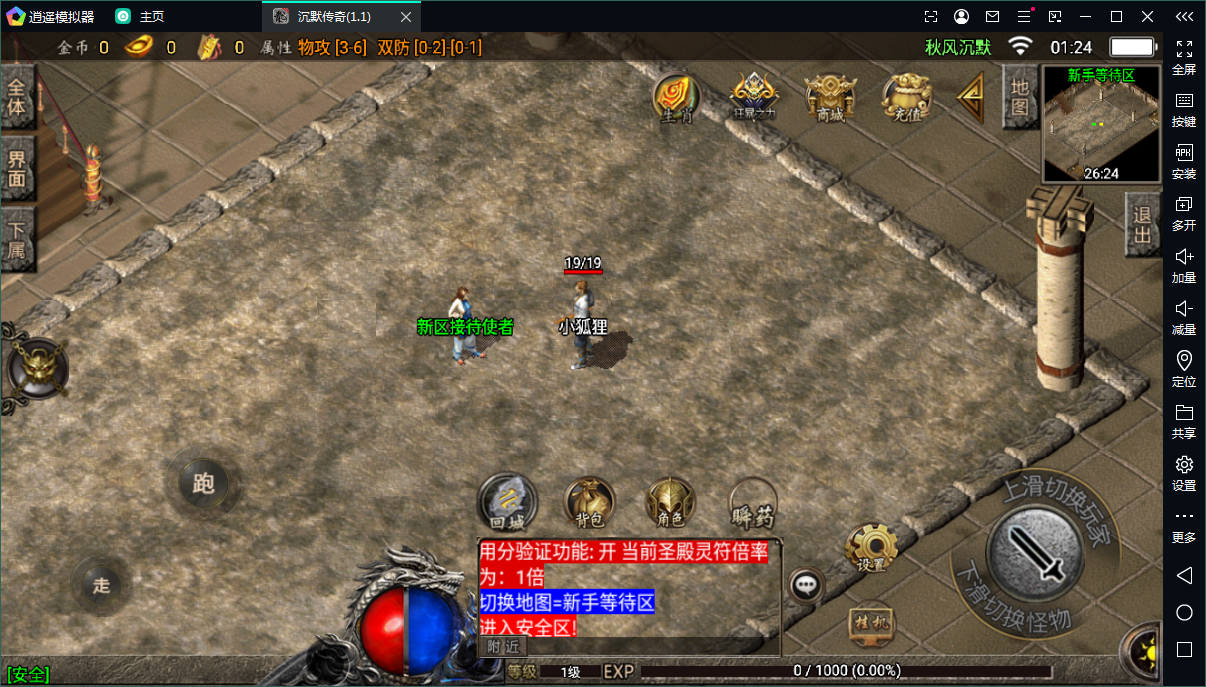Open the 地图 map button

1020,97
